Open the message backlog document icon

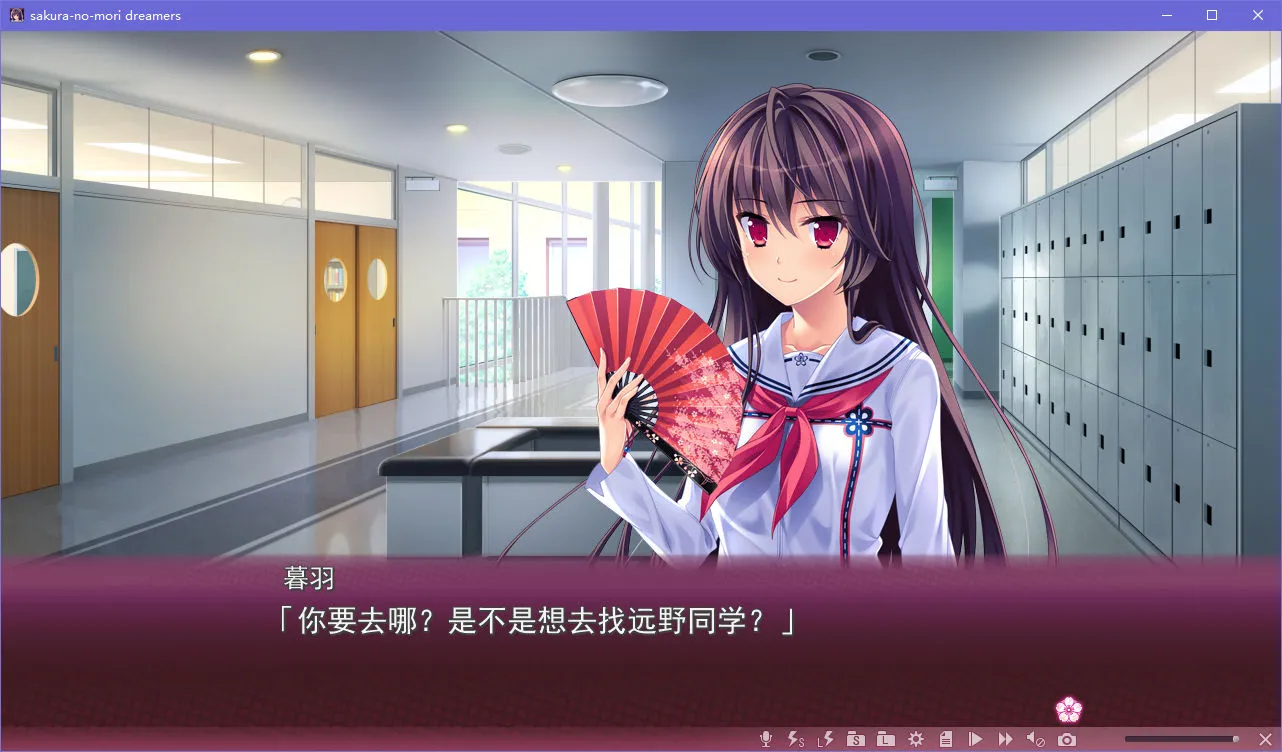pyautogui.click(x=946, y=739)
